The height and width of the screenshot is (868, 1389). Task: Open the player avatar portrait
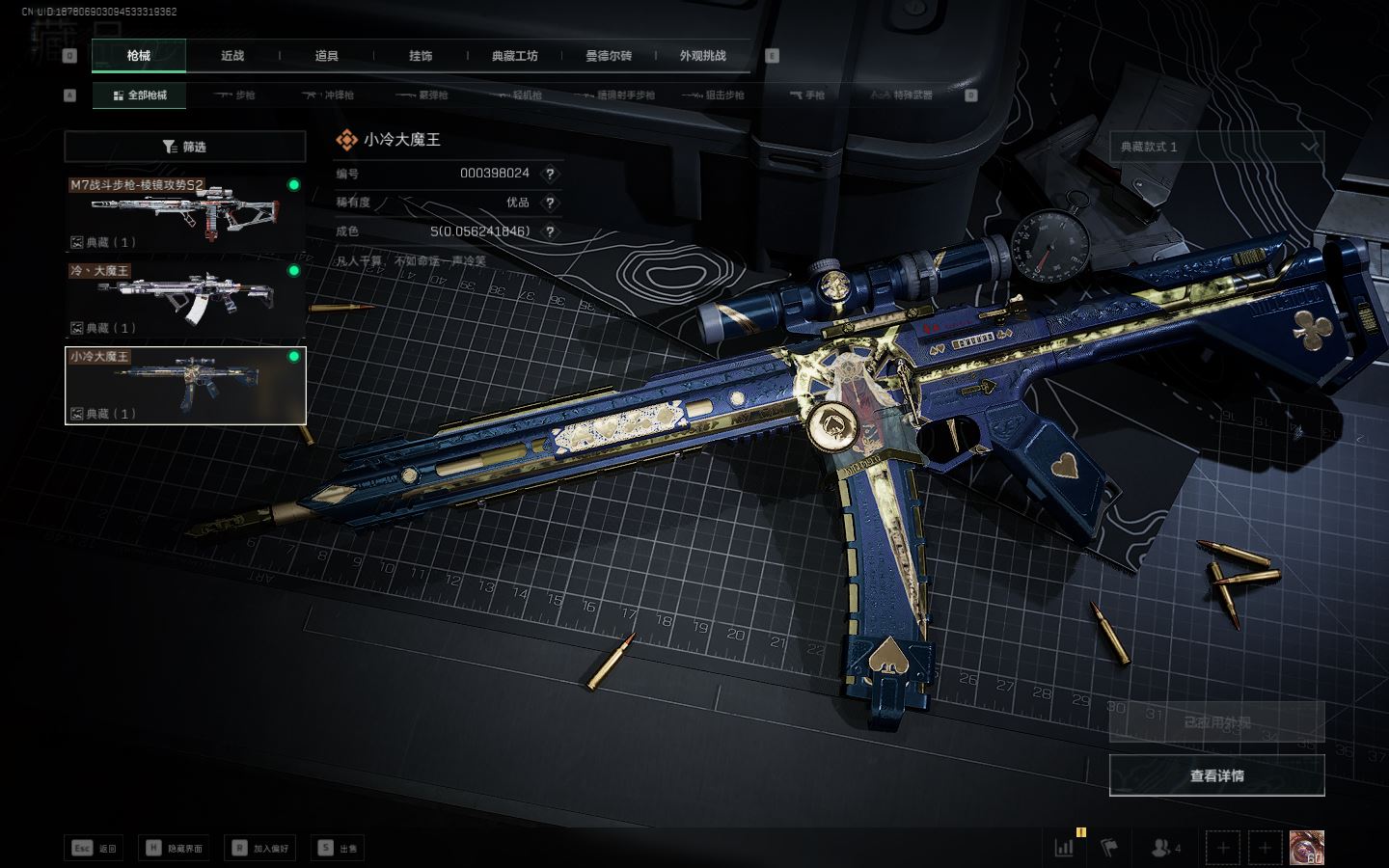1307,848
